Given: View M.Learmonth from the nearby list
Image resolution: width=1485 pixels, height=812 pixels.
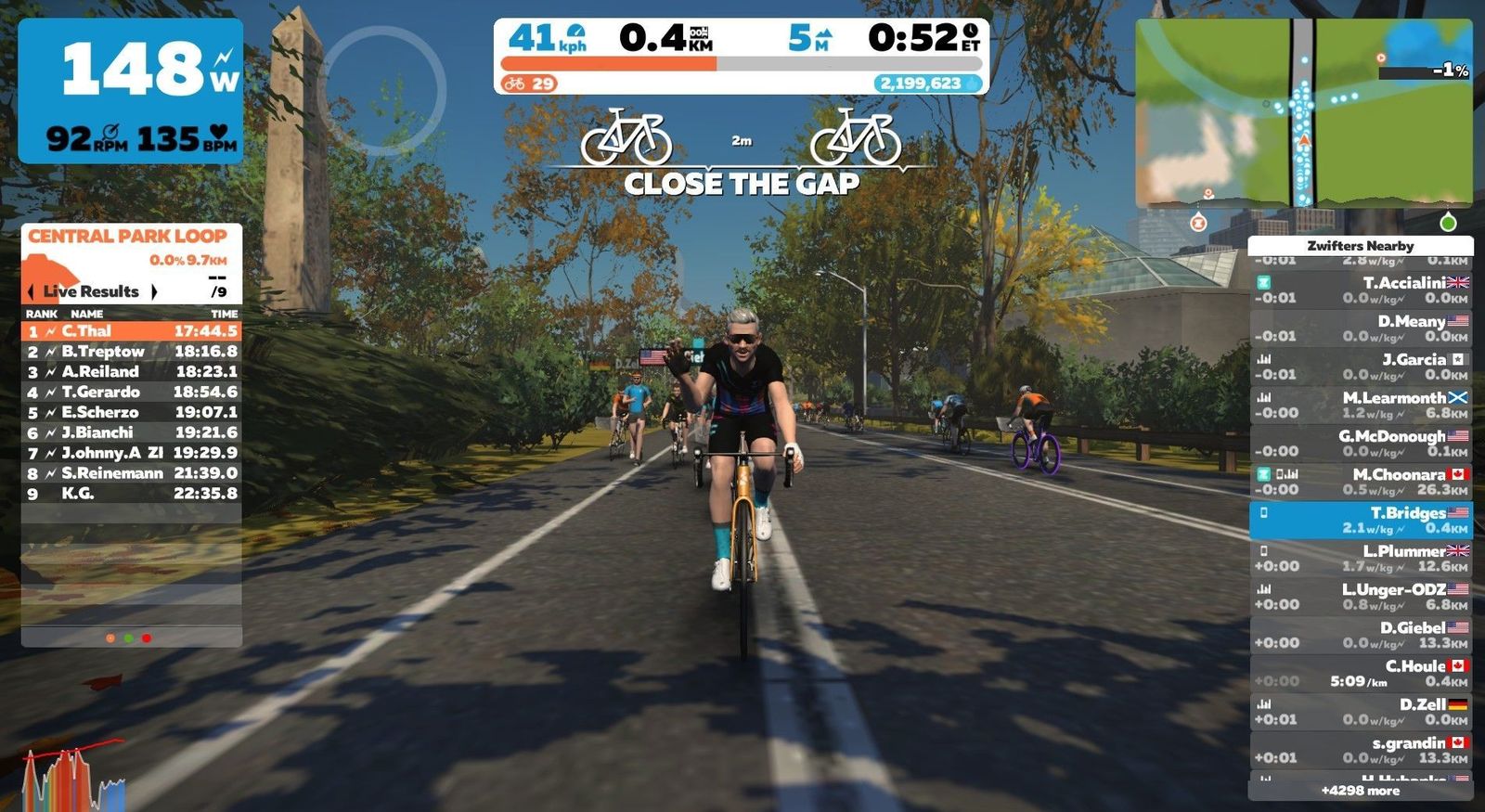Looking at the screenshot, I should click(1360, 405).
